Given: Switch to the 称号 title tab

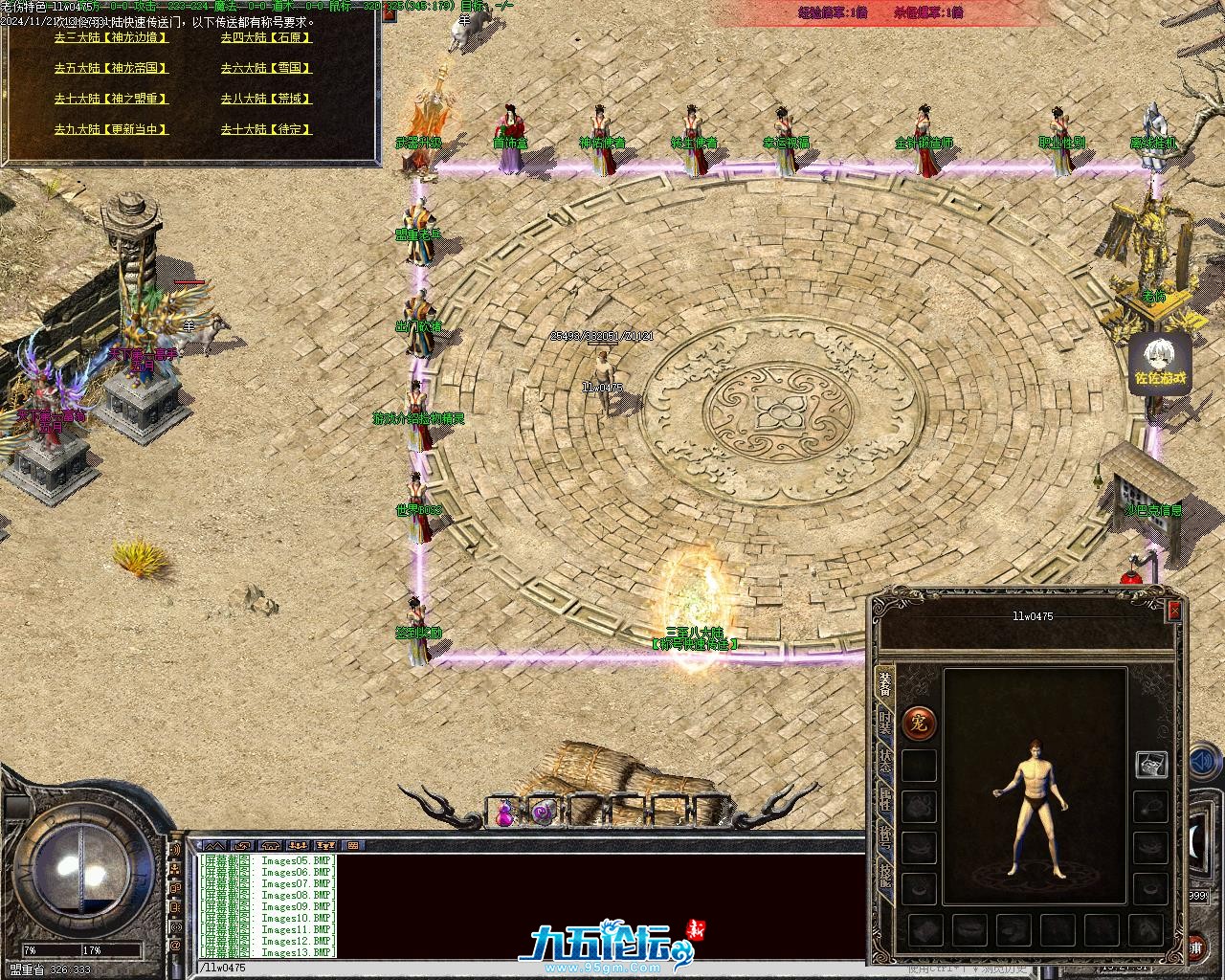Looking at the screenshot, I should click(x=885, y=837).
